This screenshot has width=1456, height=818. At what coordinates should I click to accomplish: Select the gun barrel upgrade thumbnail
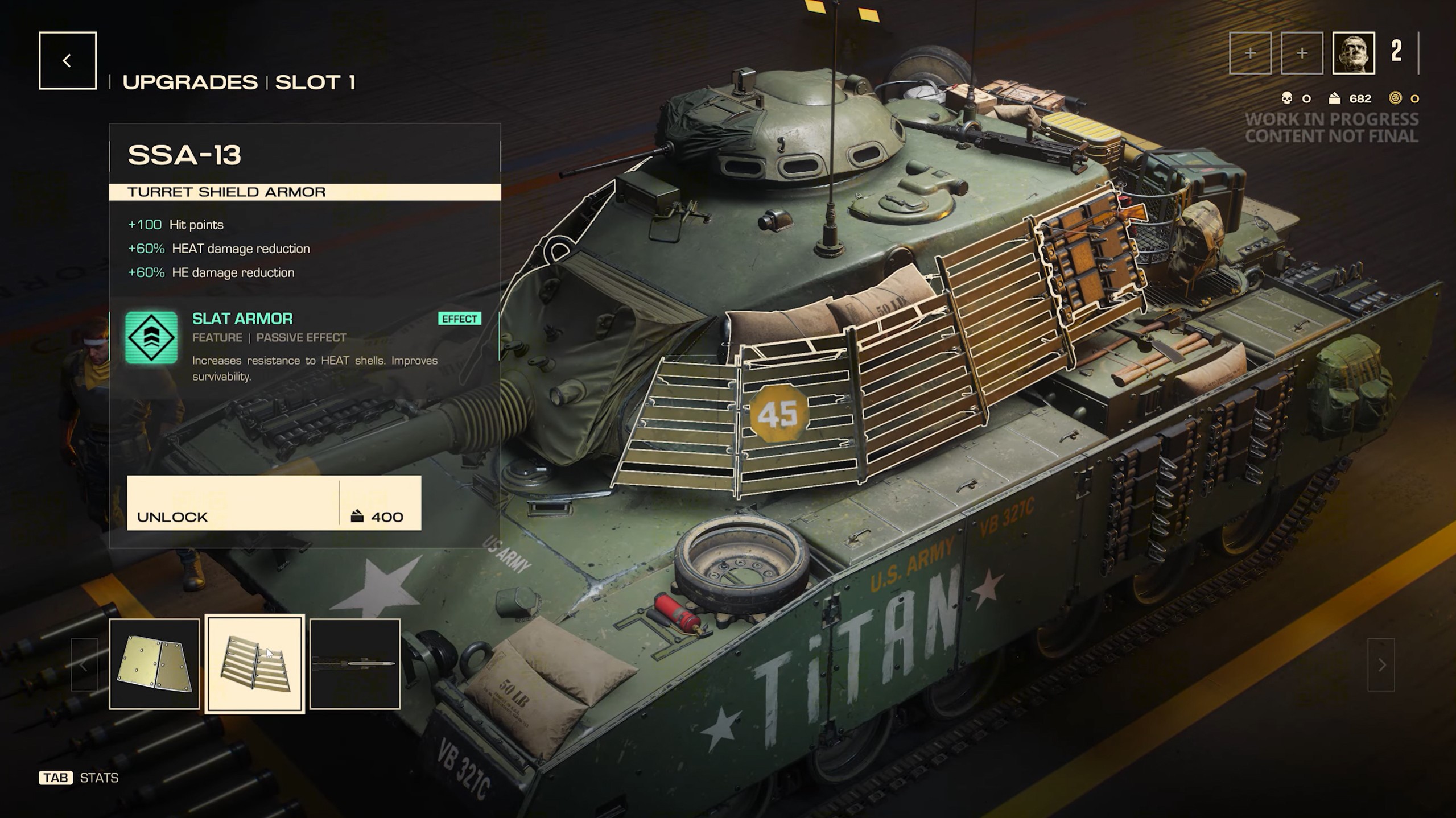tap(355, 664)
